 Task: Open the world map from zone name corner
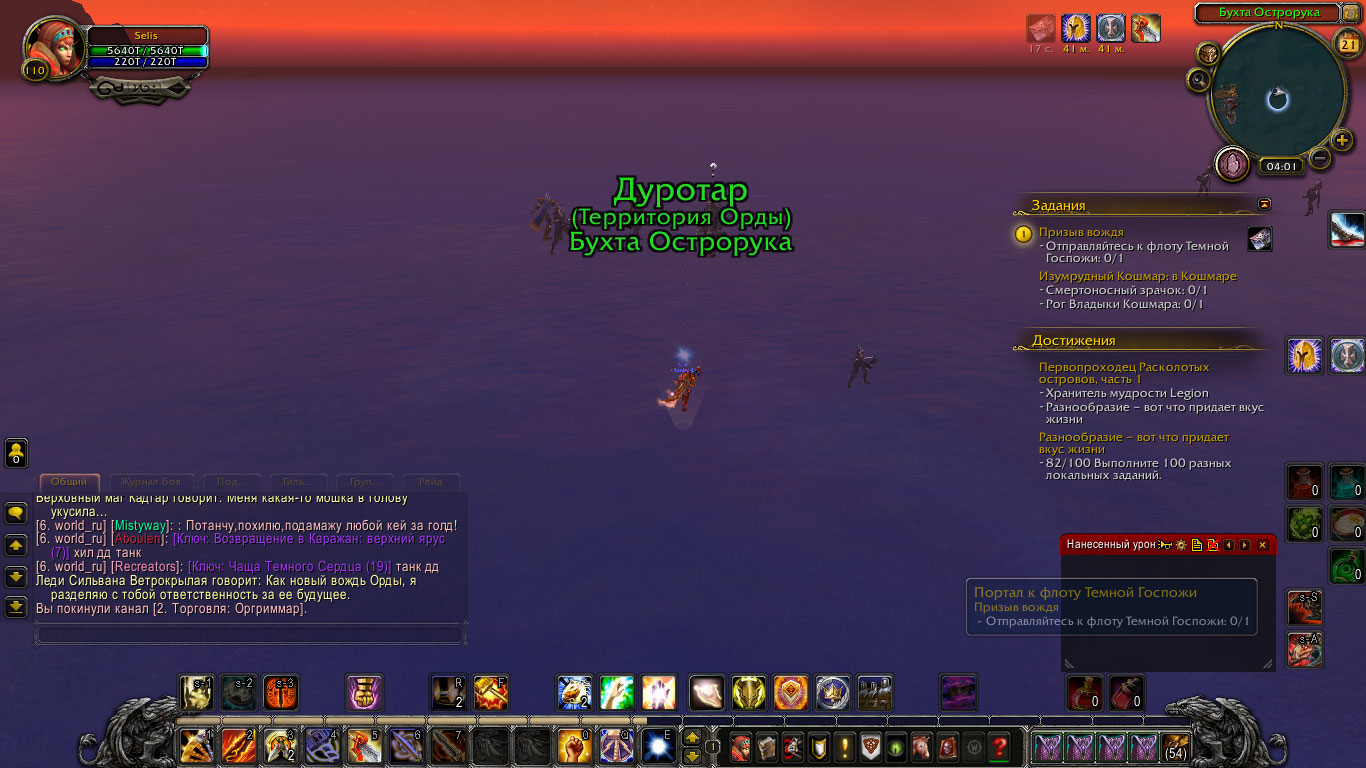click(x=1350, y=13)
